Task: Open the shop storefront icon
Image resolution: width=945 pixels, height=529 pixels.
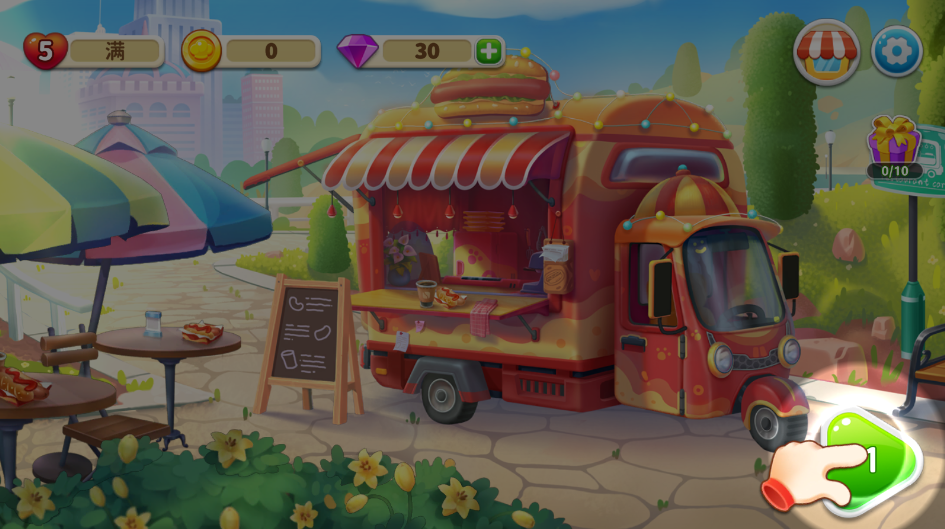Action: coord(827,51)
